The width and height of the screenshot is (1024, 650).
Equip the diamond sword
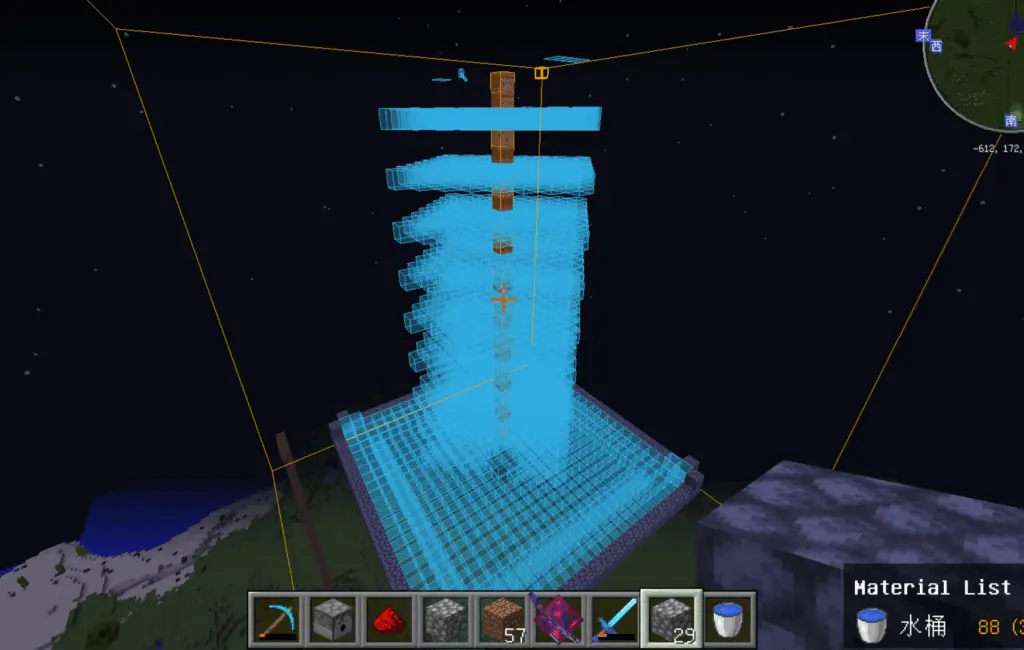[x=611, y=619]
